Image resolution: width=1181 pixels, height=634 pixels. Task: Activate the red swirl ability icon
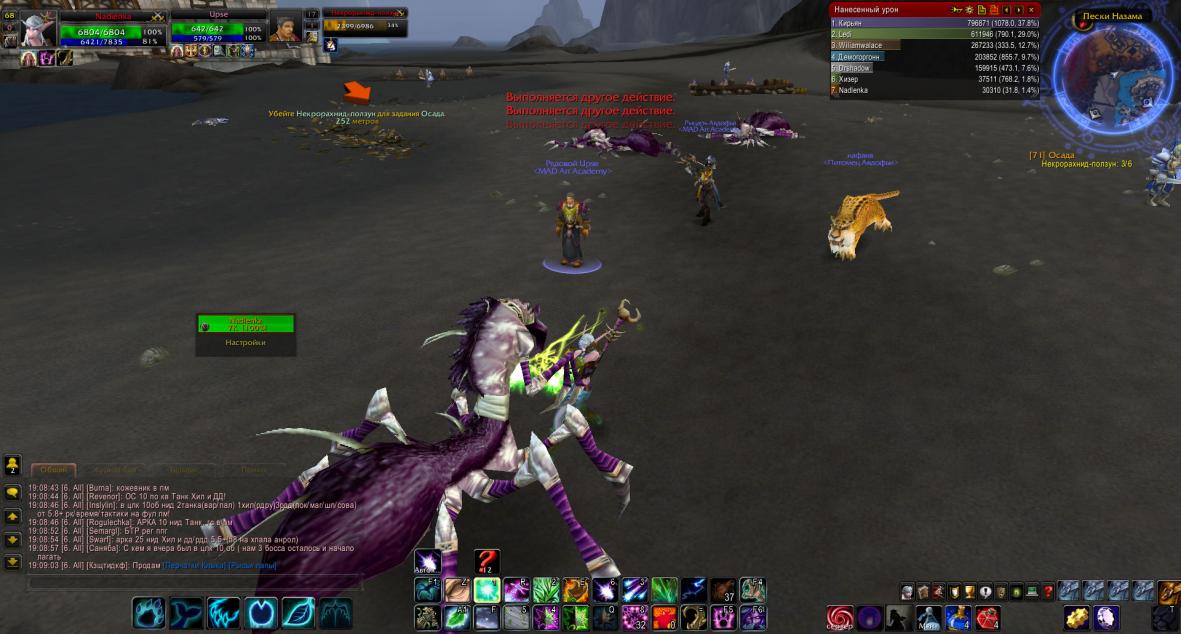(x=840, y=616)
